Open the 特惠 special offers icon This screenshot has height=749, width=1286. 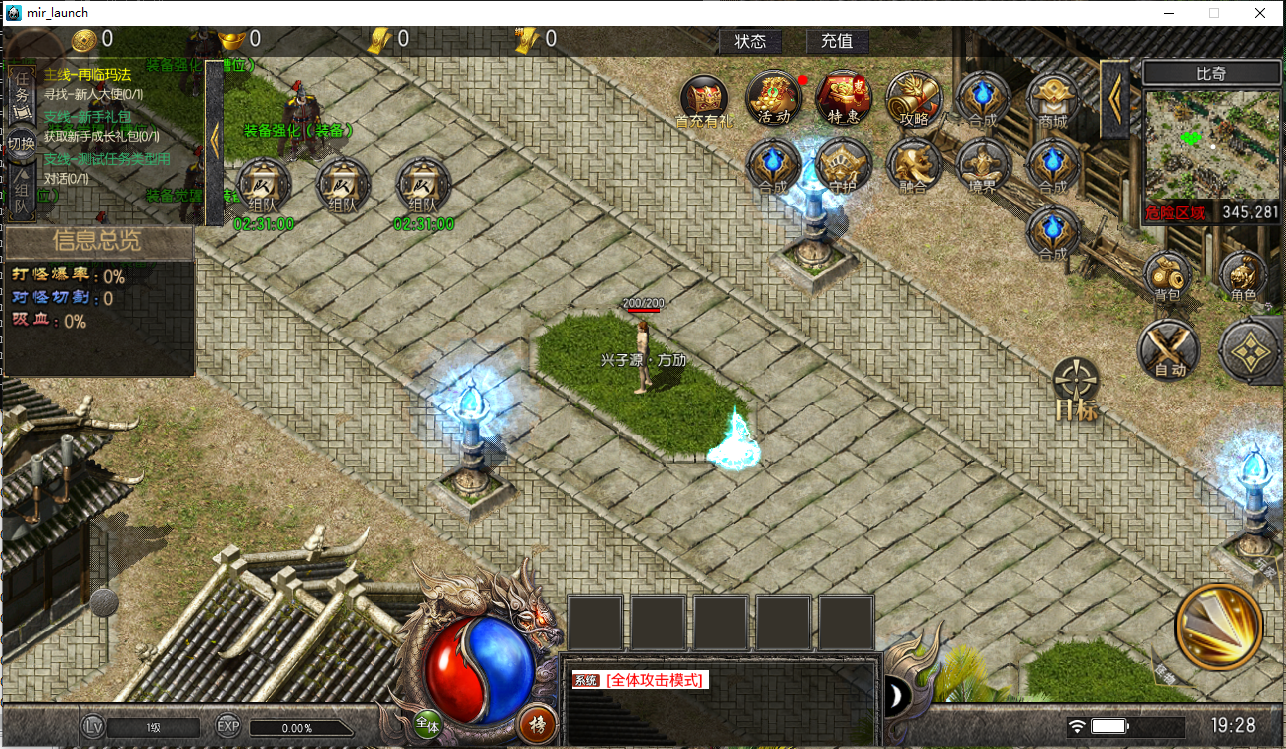tap(843, 97)
